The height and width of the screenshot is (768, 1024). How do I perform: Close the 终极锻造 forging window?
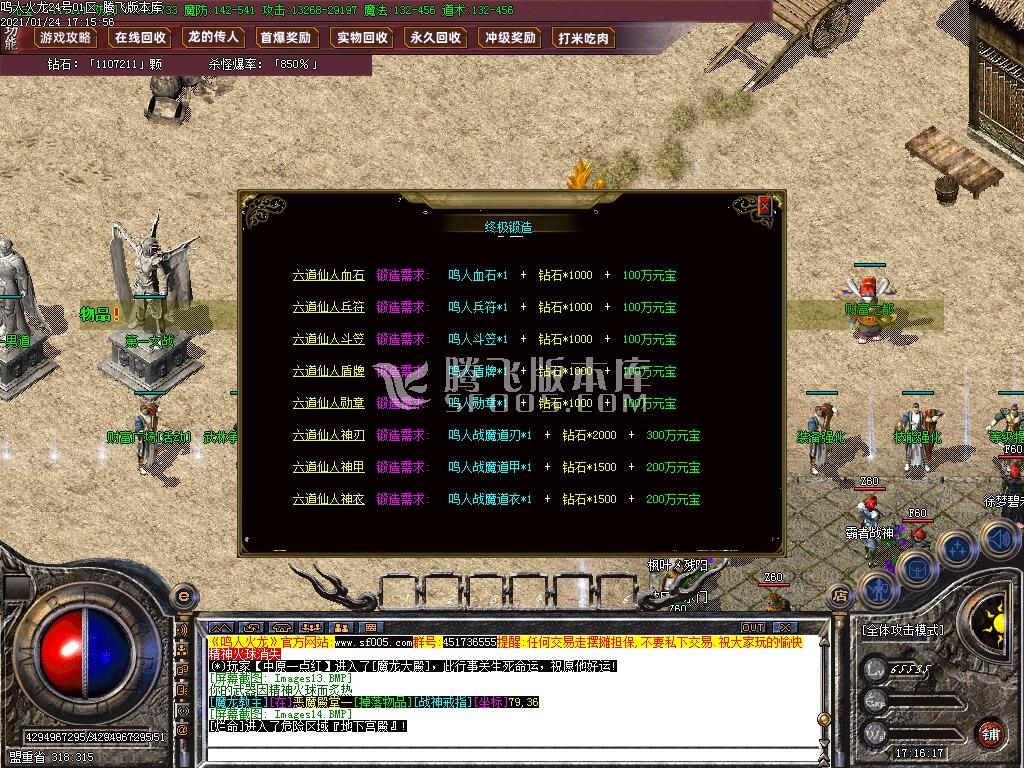(x=765, y=207)
